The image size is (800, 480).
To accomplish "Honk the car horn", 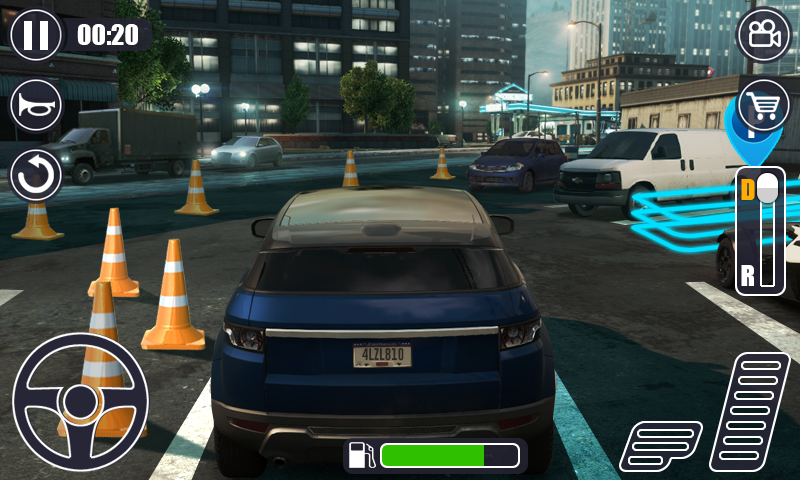I will (36, 105).
